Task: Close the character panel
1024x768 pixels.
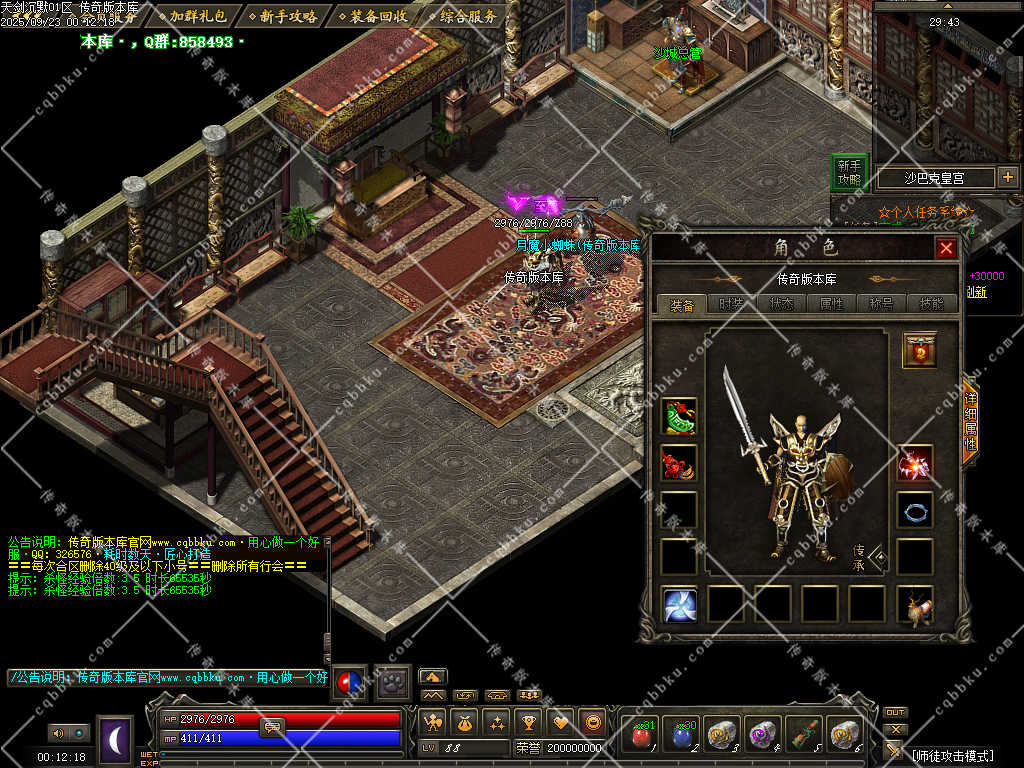Action: point(945,248)
